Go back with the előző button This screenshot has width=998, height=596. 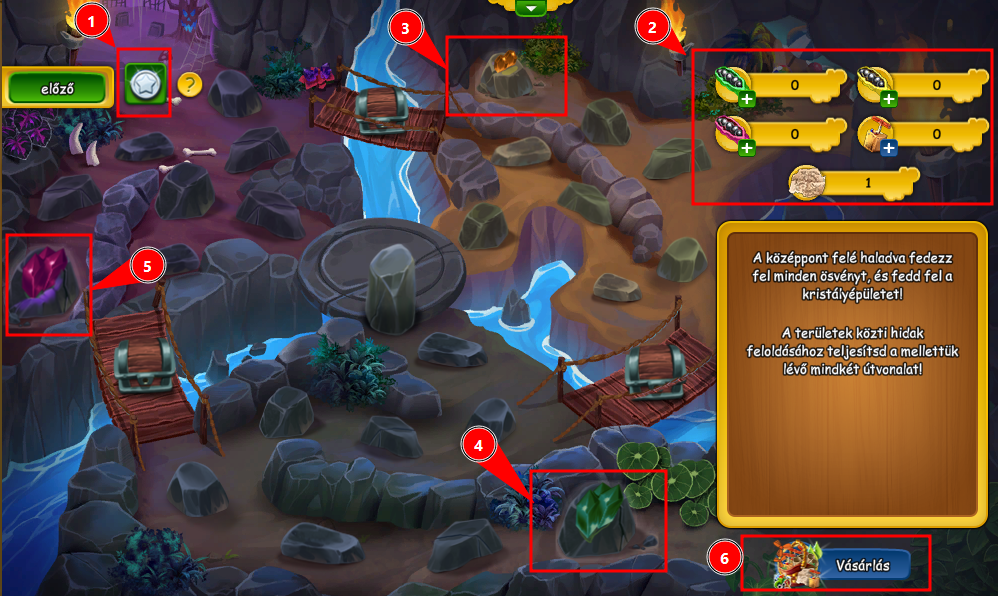(x=56, y=87)
